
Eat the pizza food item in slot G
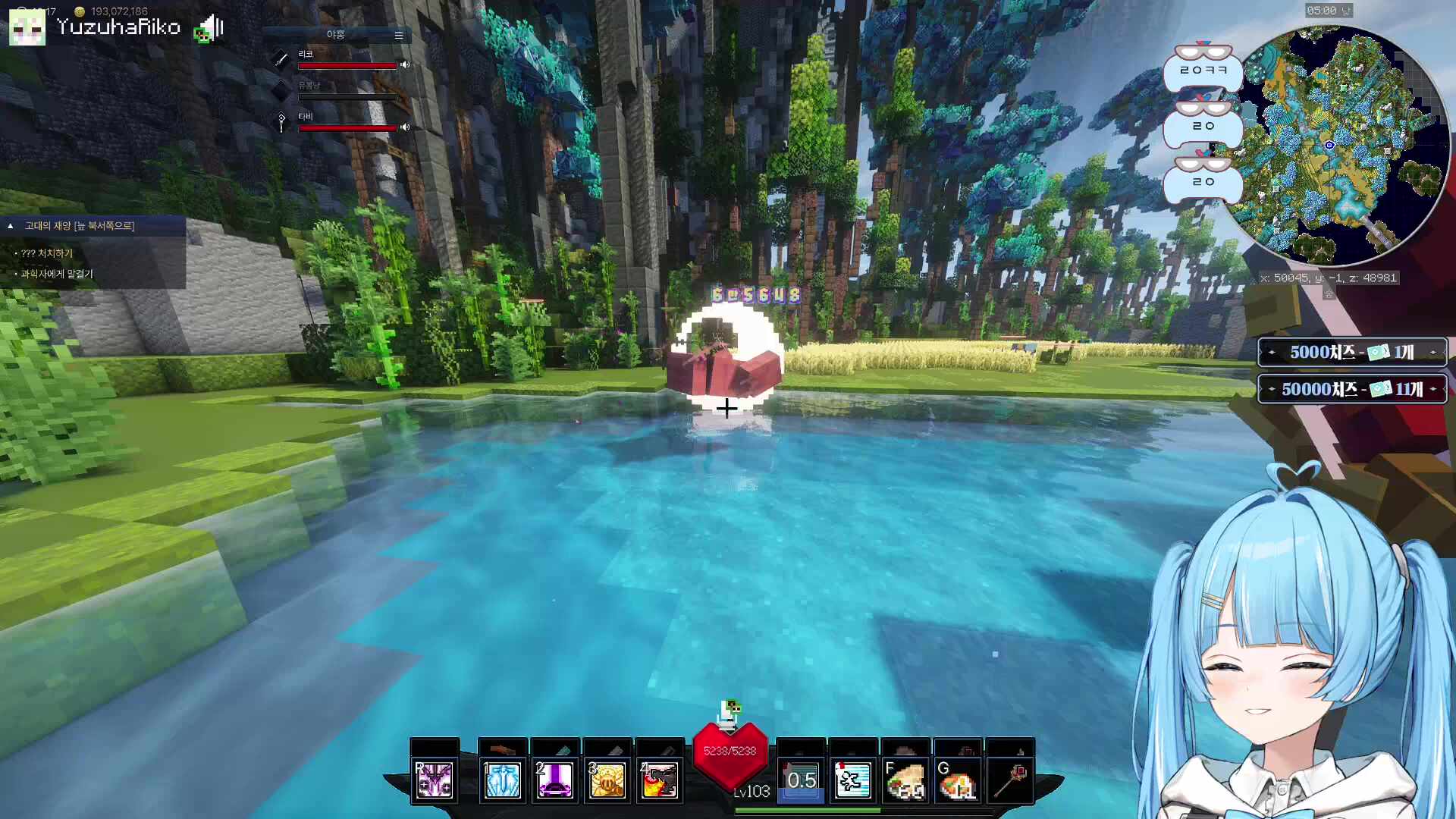coord(958,780)
